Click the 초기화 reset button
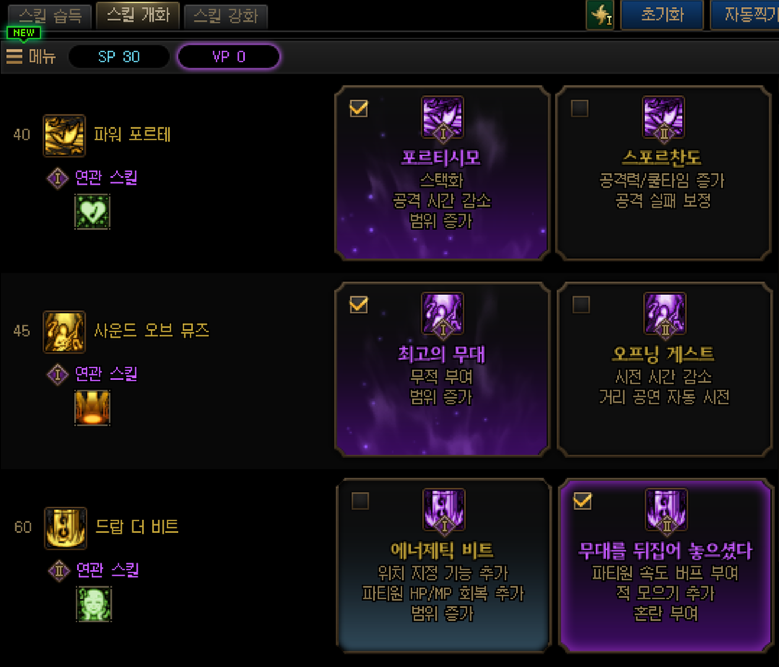Screen dimensions: 779x667 [661, 16]
